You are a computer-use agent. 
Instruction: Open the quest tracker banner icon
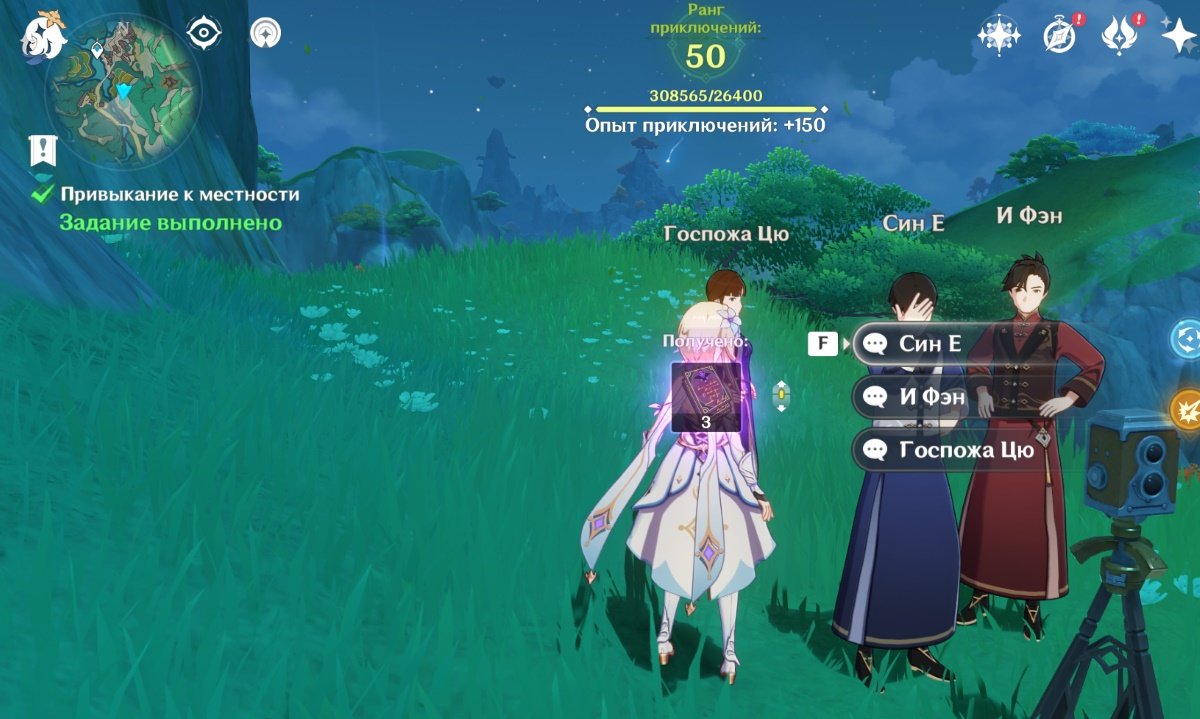[x=43, y=150]
